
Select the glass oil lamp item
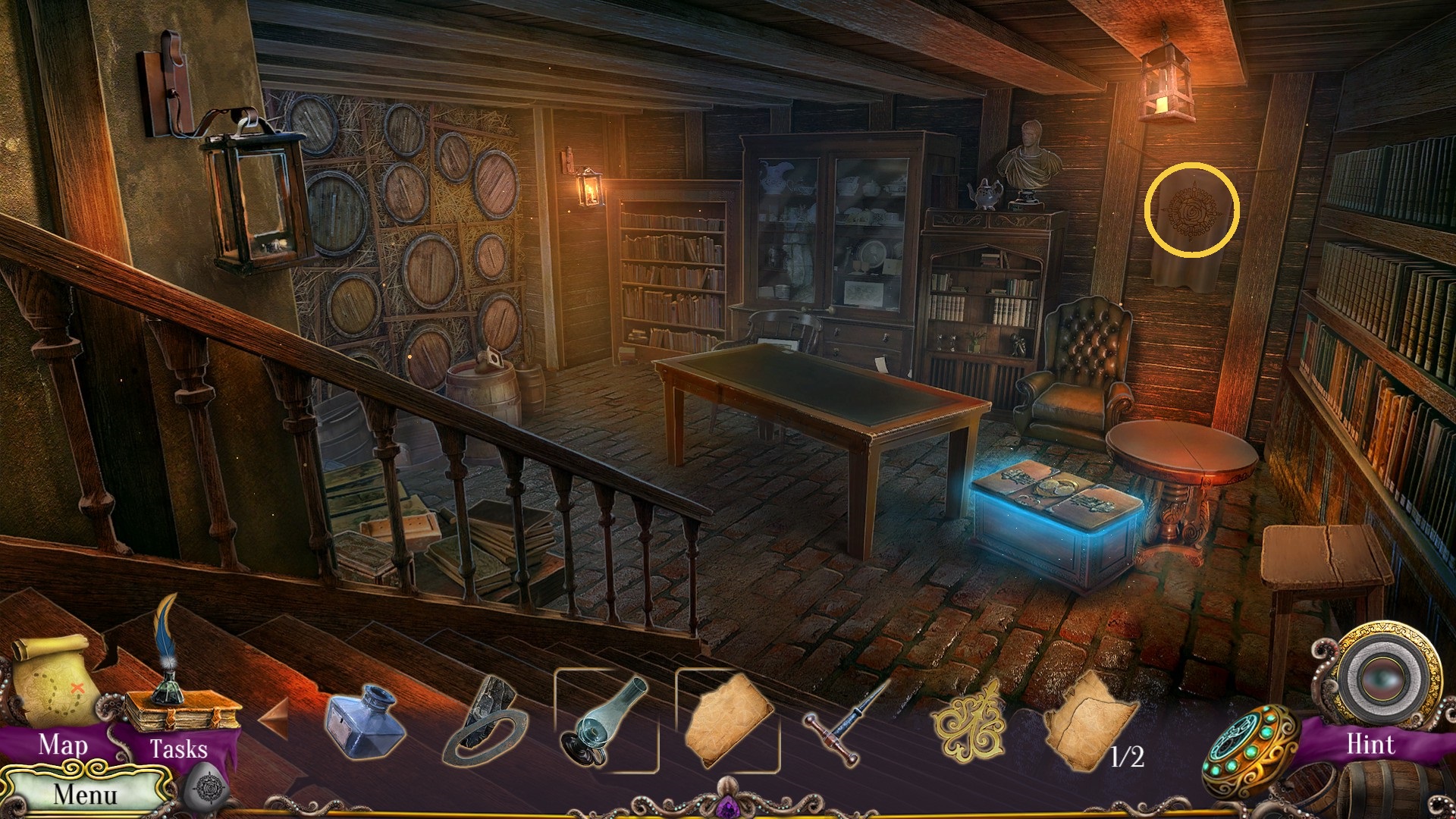pyautogui.click(x=606, y=721)
